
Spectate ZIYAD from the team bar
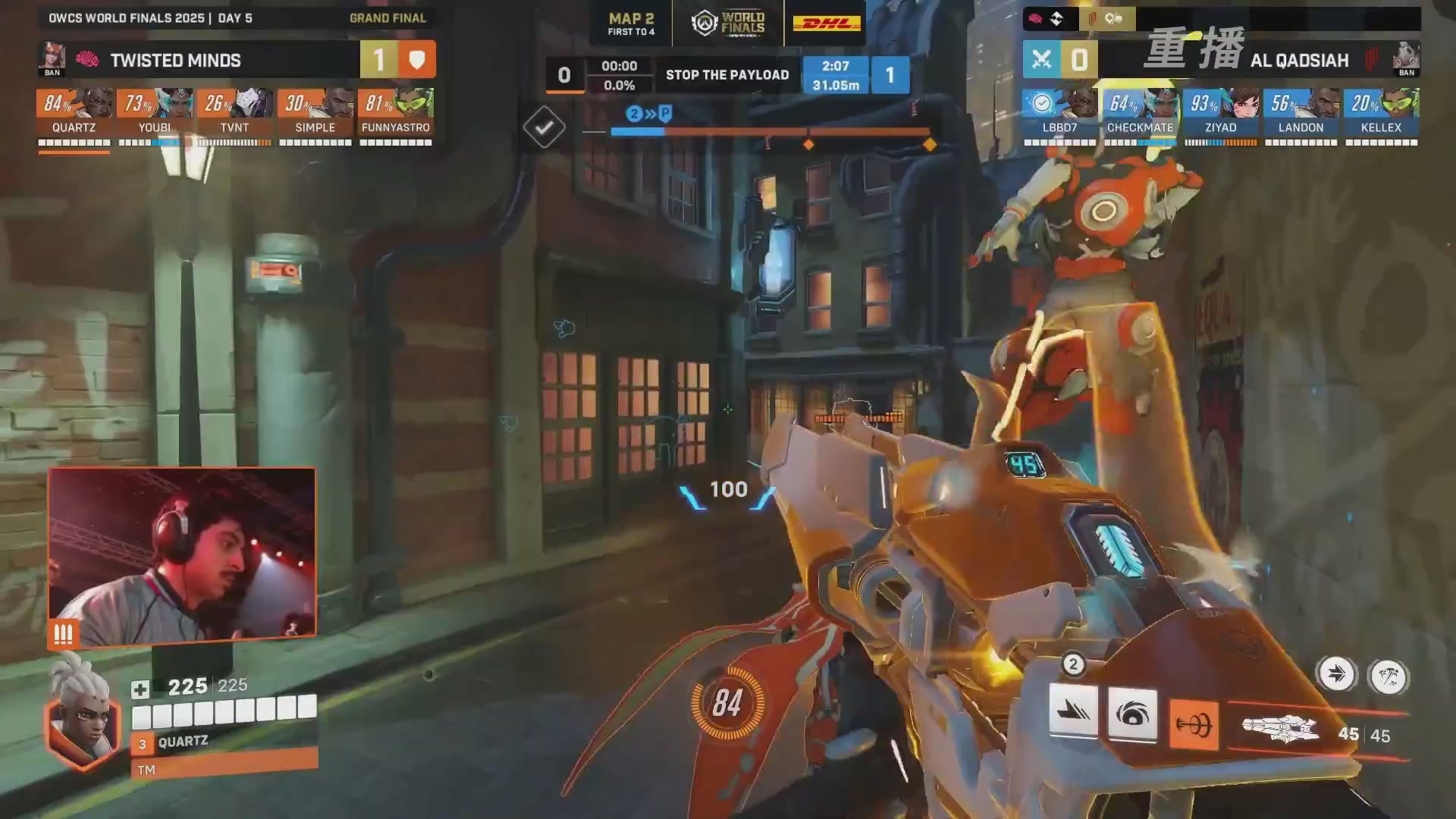1220,112
